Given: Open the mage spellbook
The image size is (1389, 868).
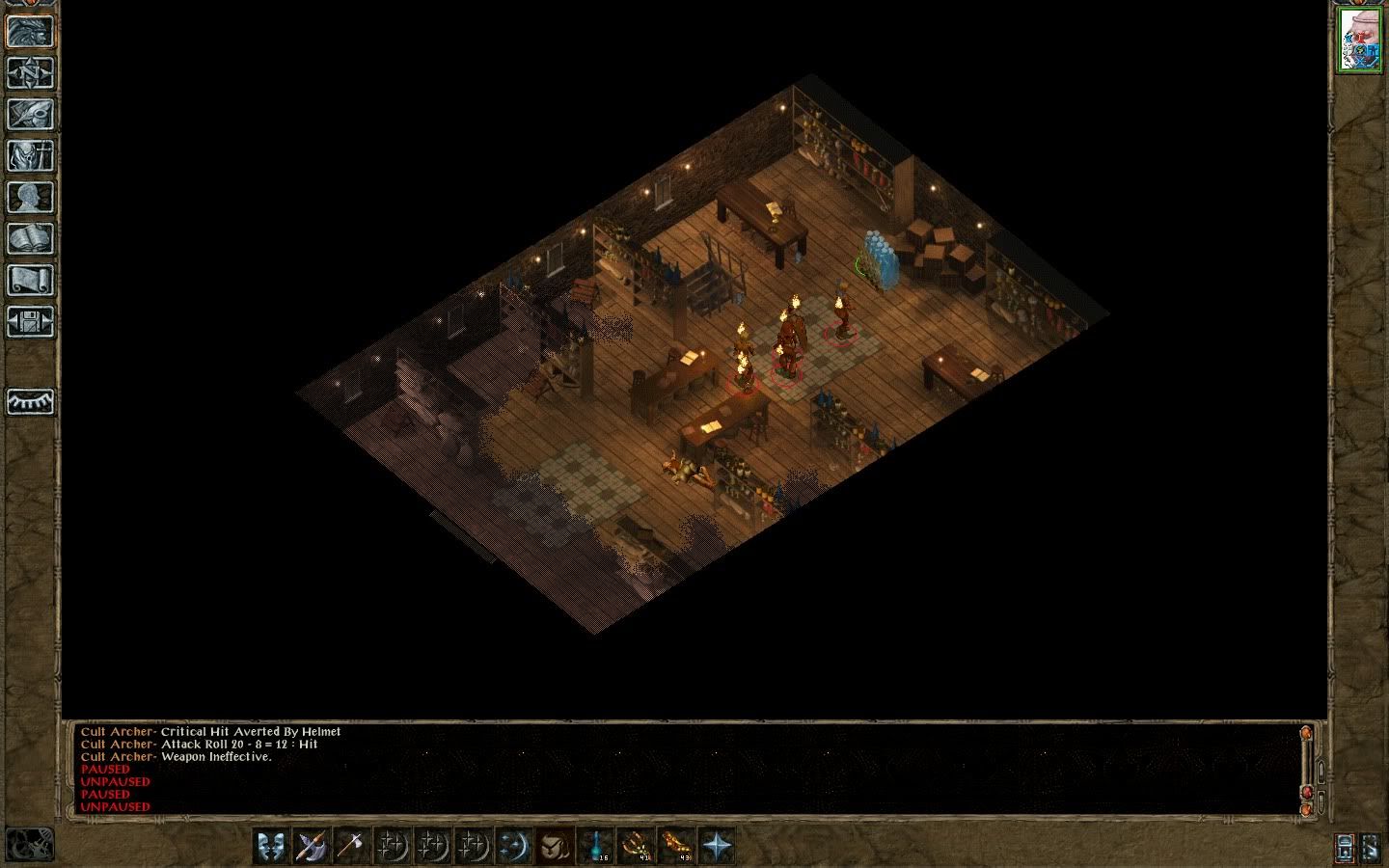Looking at the screenshot, I should coord(31,238).
